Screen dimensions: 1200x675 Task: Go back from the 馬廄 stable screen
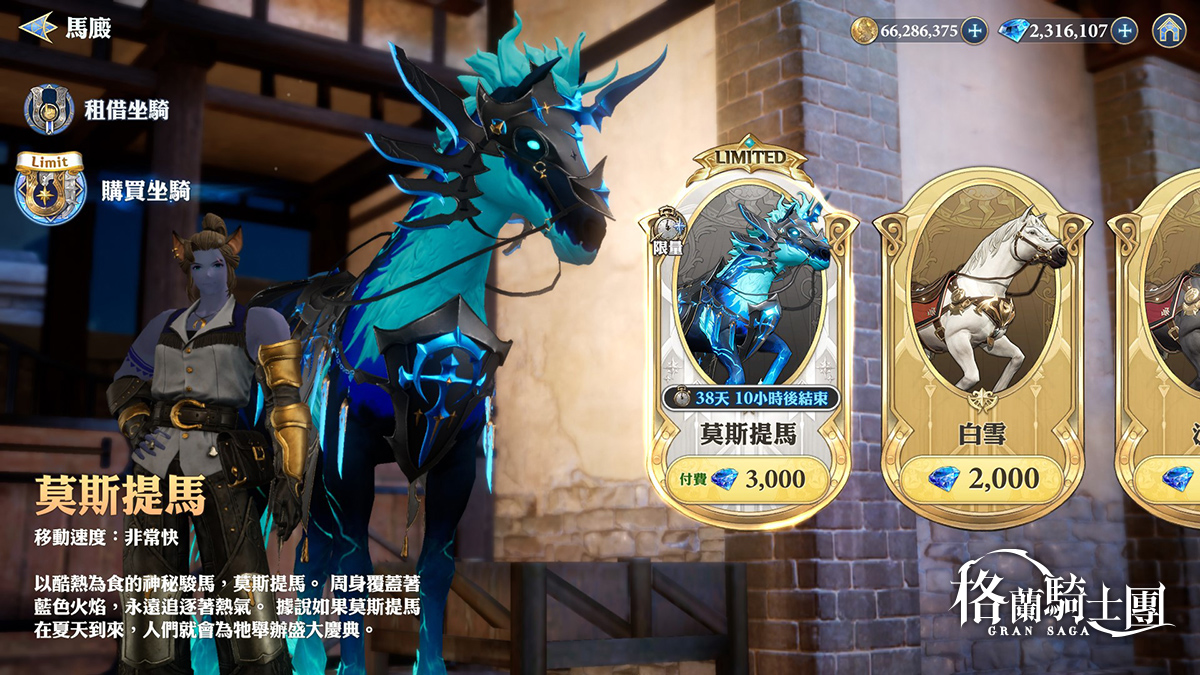(37, 27)
